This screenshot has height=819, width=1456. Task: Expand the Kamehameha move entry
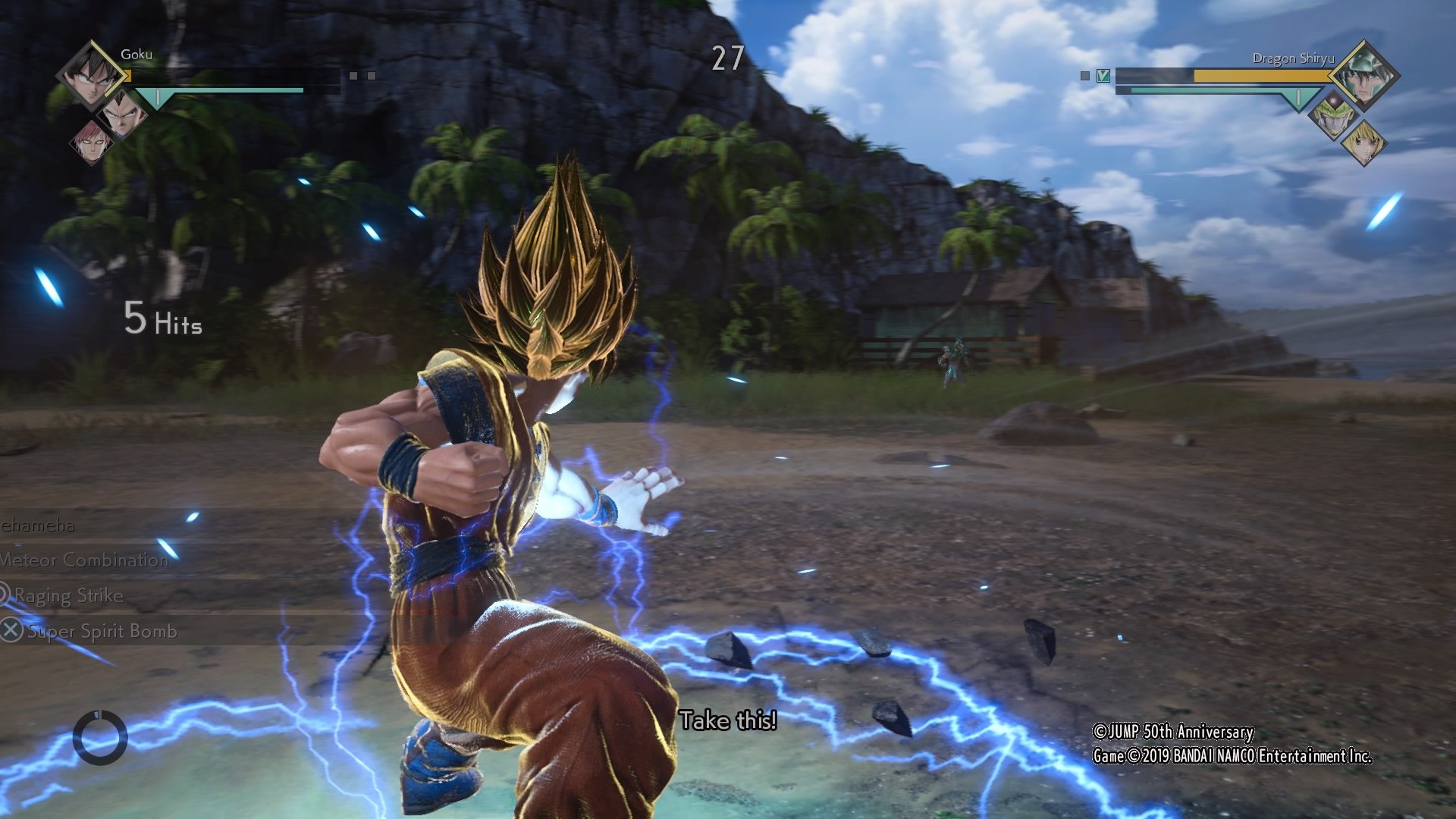38,526
